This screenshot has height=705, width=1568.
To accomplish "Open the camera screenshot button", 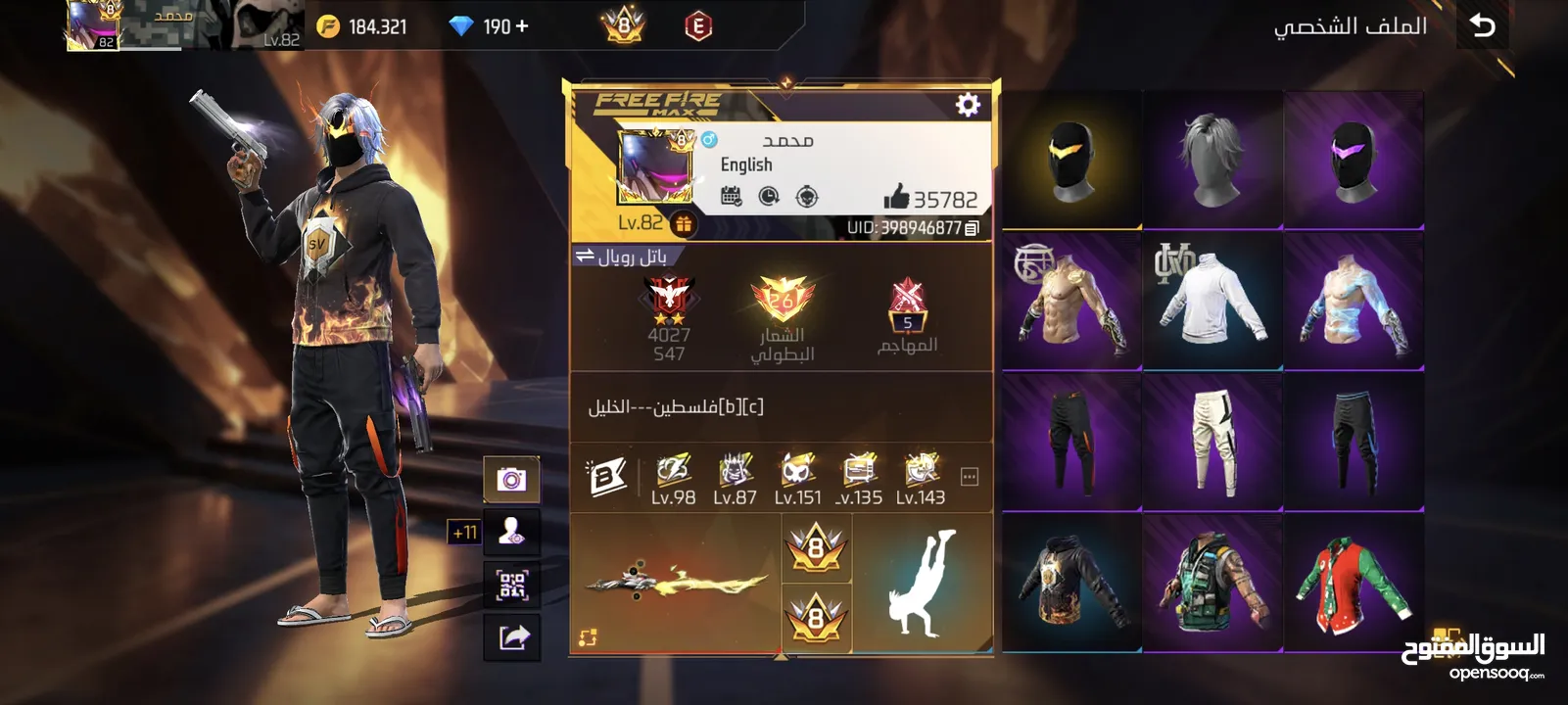I will pyautogui.click(x=511, y=479).
